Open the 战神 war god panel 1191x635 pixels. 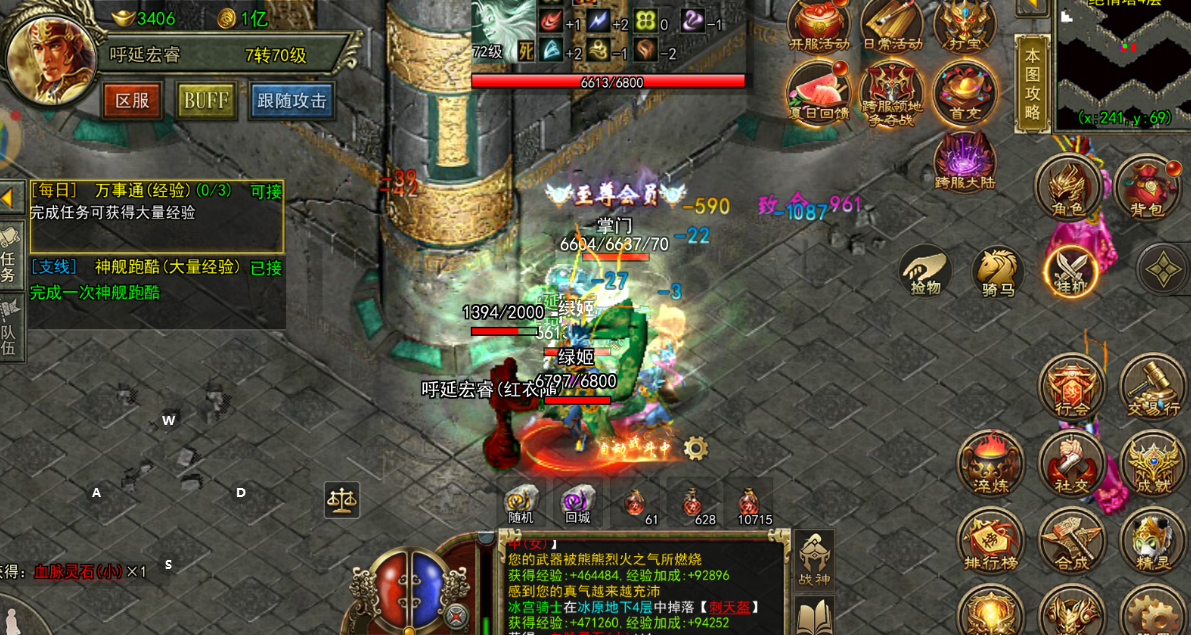point(814,560)
